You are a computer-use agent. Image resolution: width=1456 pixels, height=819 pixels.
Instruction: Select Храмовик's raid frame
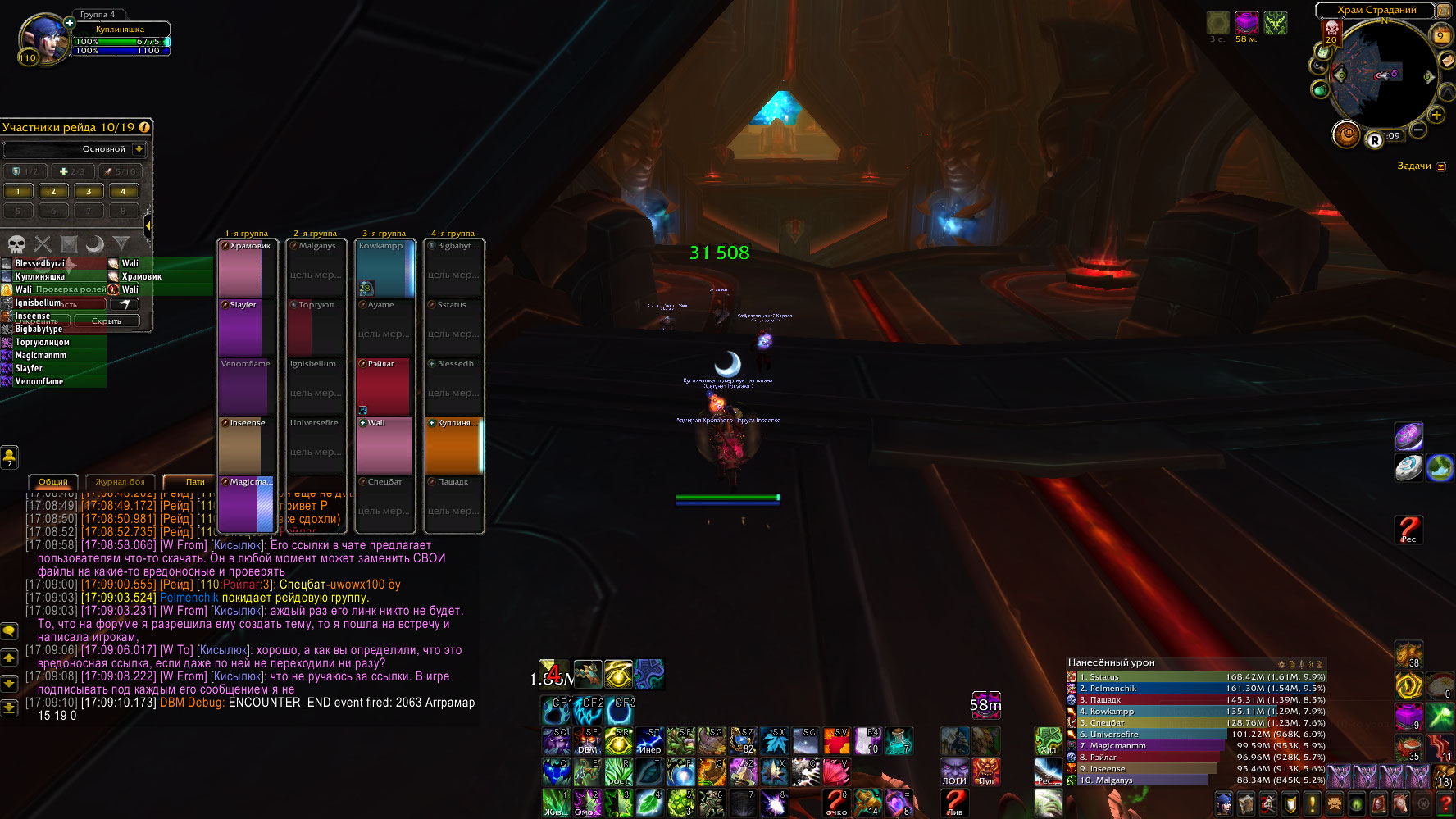(248, 268)
